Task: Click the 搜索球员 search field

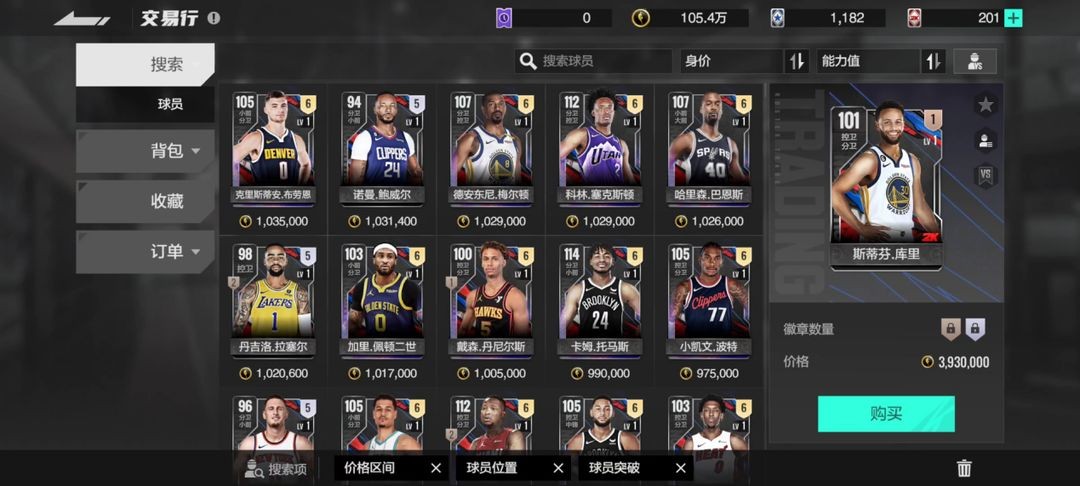Action: pos(594,61)
